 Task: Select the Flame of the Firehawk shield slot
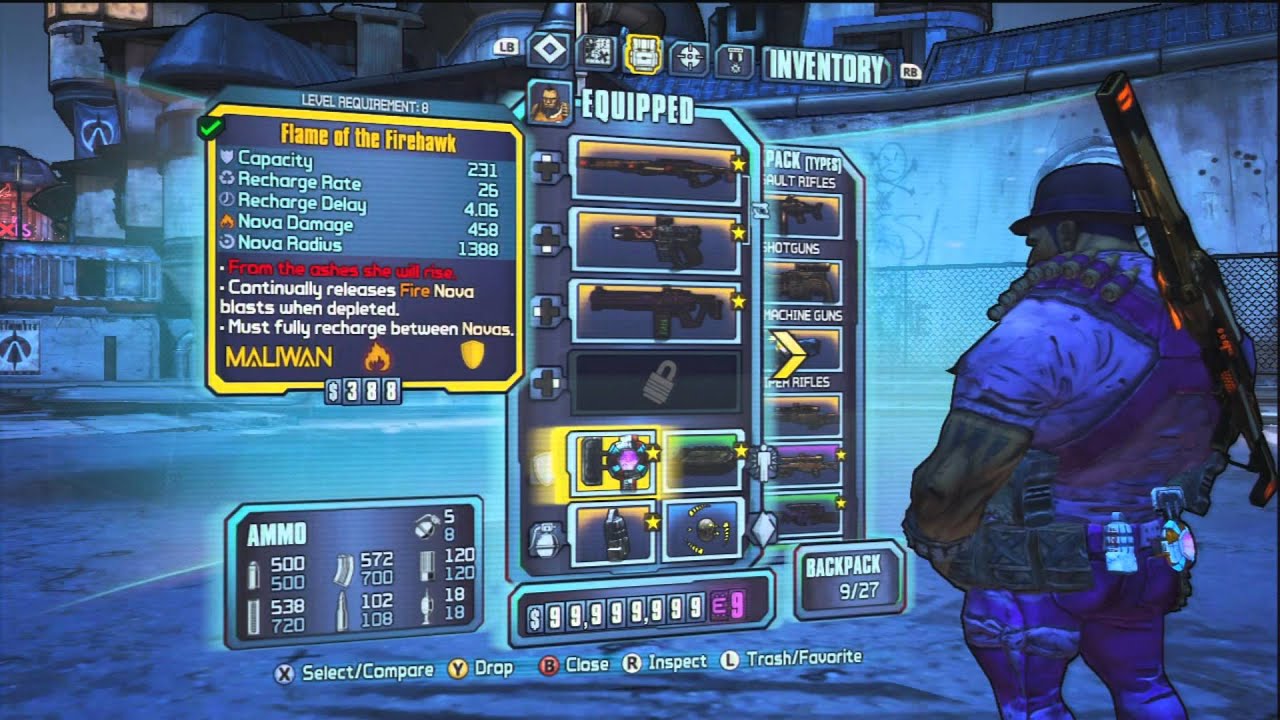tap(610, 463)
